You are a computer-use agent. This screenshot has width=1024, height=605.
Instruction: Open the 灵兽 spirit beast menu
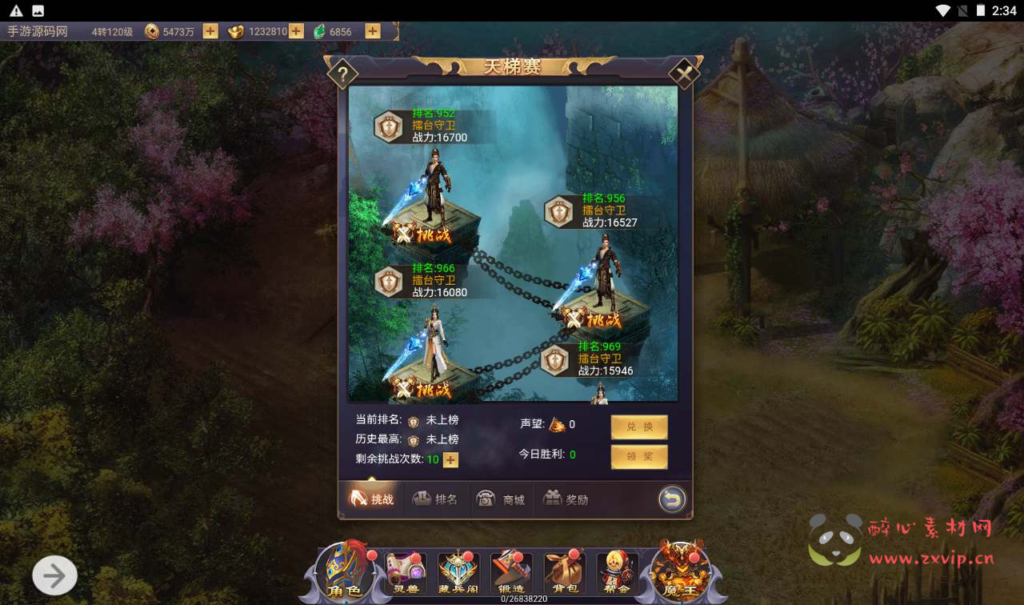[x=406, y=573]
